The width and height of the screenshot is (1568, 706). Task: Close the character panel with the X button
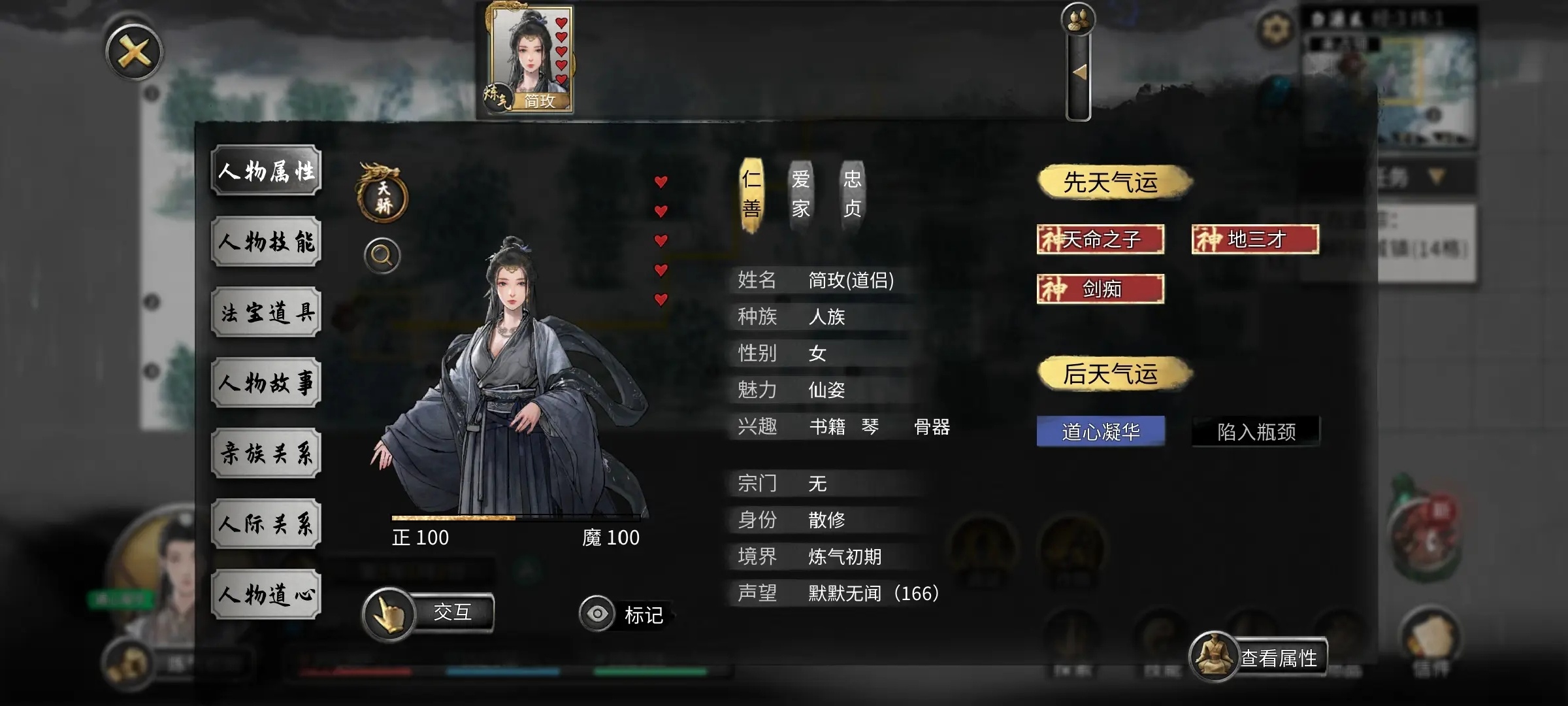pyautogui.click(x=134, y=53)
